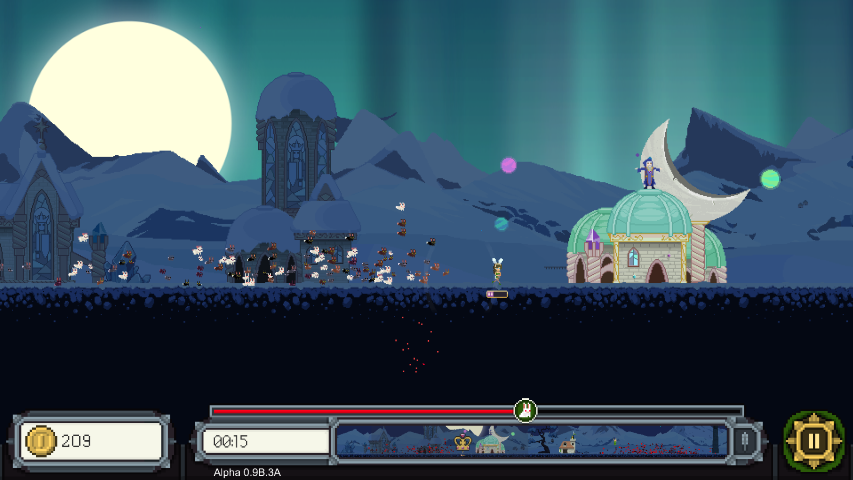This screenshot has width=853, height=480.
Task: Pause the game with the gear button
Action: pos(813,440)
